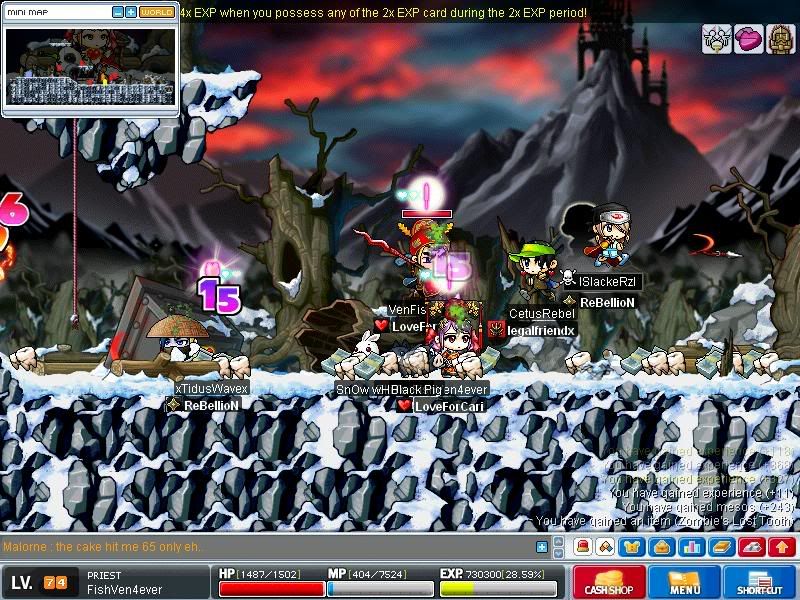Viewport: 800px width, 600px height.
Task: Open the handshake trade quickbar button
Action: (606, 547)
